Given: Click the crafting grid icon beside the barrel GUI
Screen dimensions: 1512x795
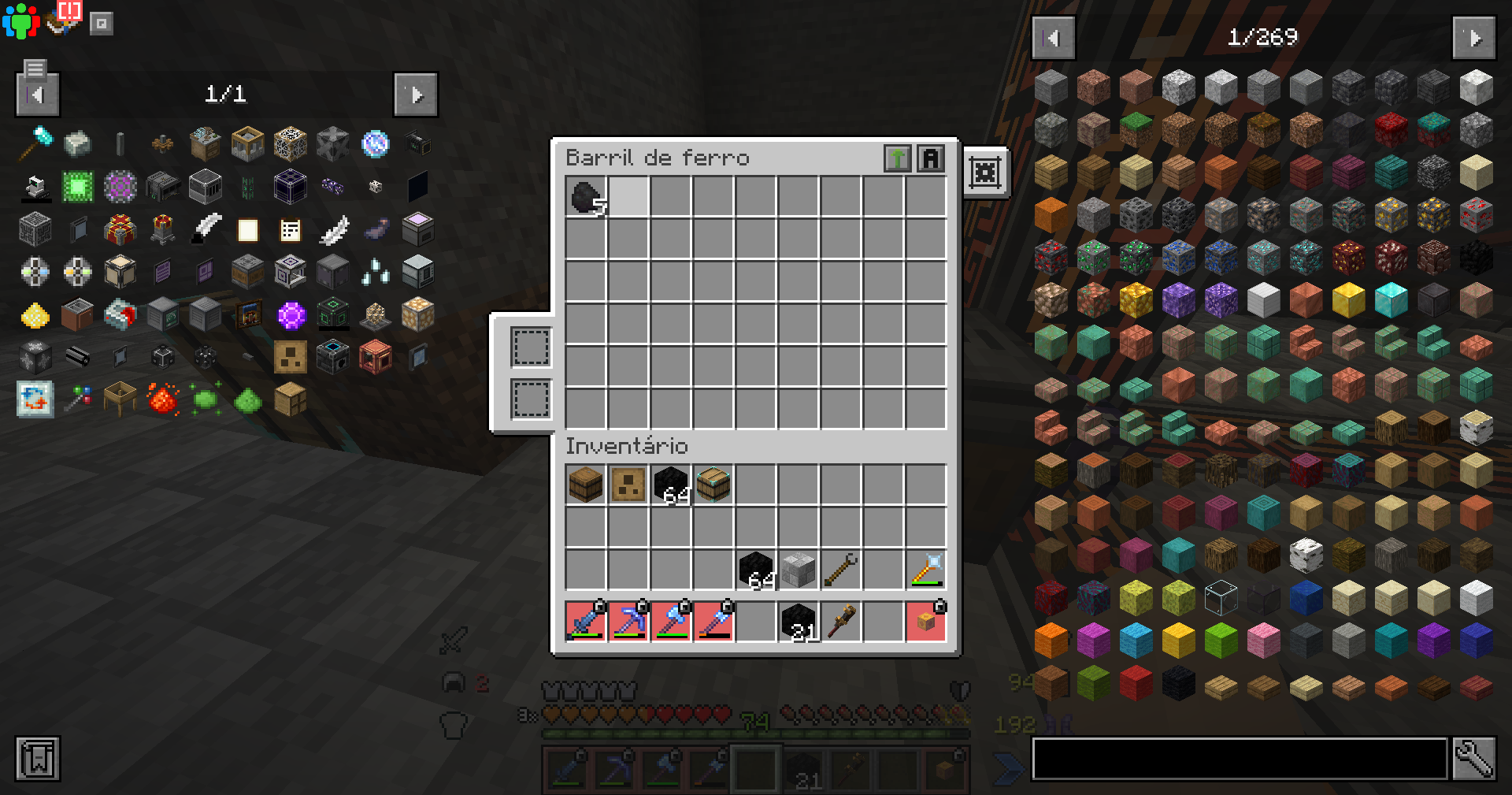Looking at the screenshot, I should coord(985,173).
